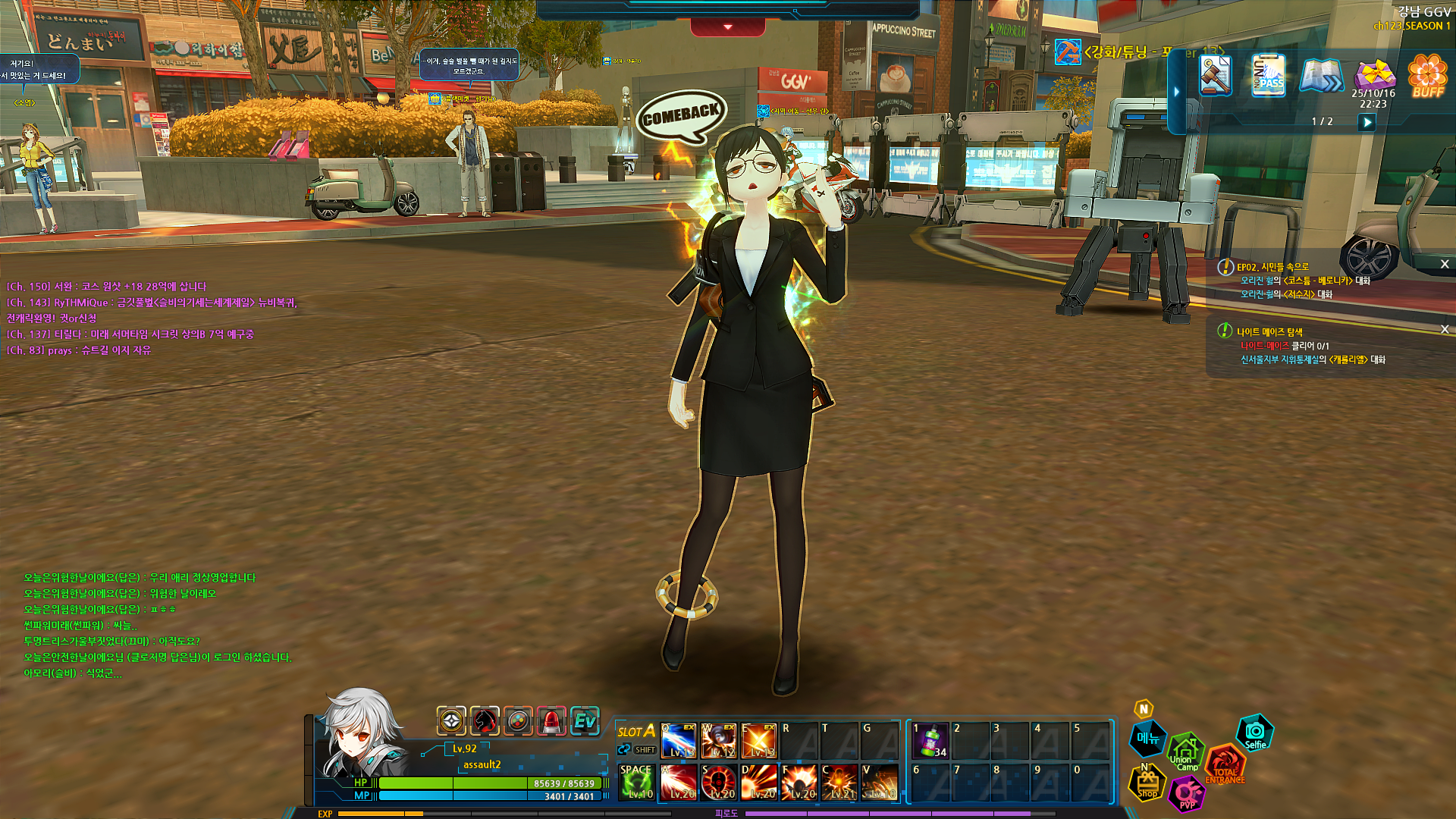
Task: Use the Q blue slash EX skill
Action: (x=678, y=741)
